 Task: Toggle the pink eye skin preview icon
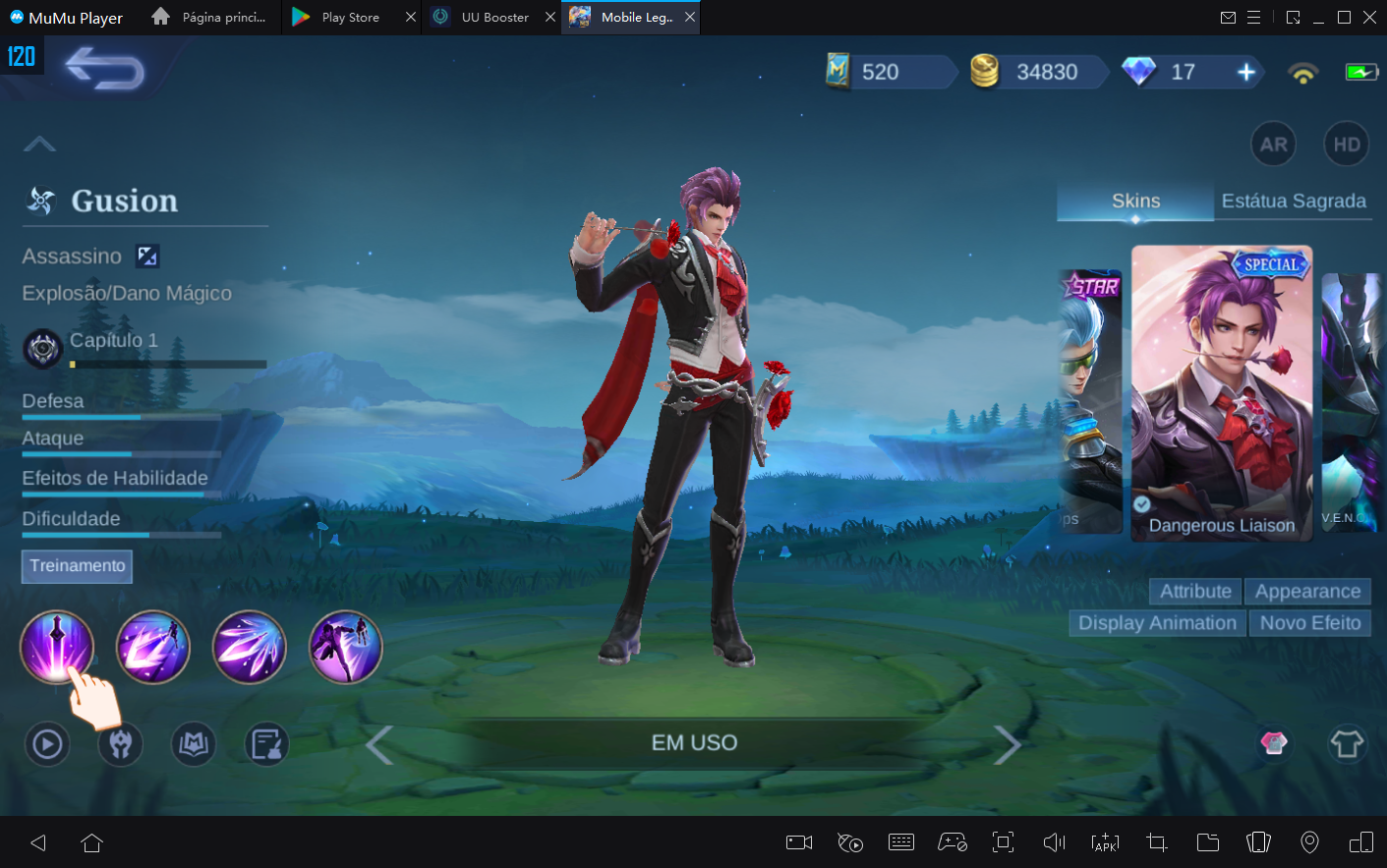[x=1273, y=744]
